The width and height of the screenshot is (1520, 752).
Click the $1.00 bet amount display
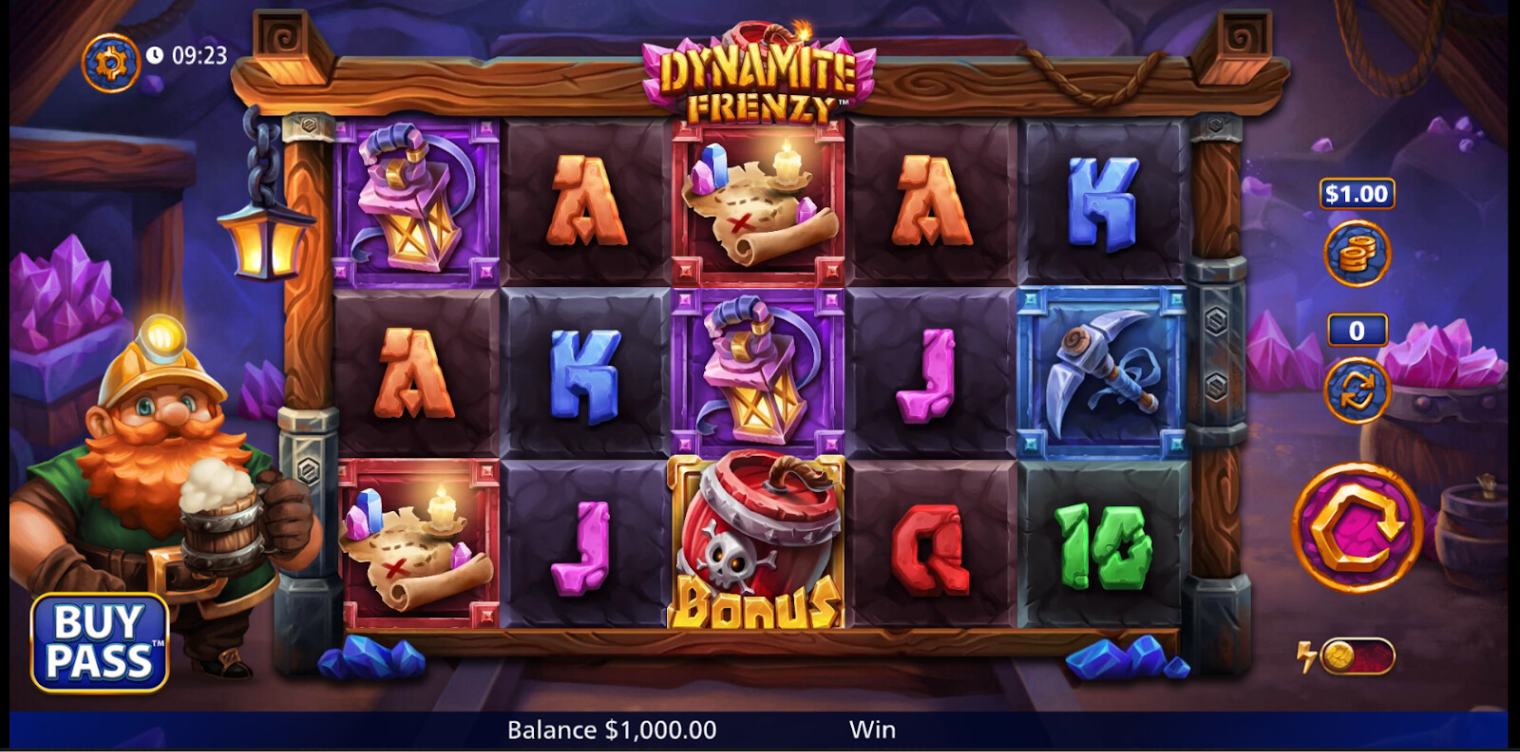point(1359,194)
